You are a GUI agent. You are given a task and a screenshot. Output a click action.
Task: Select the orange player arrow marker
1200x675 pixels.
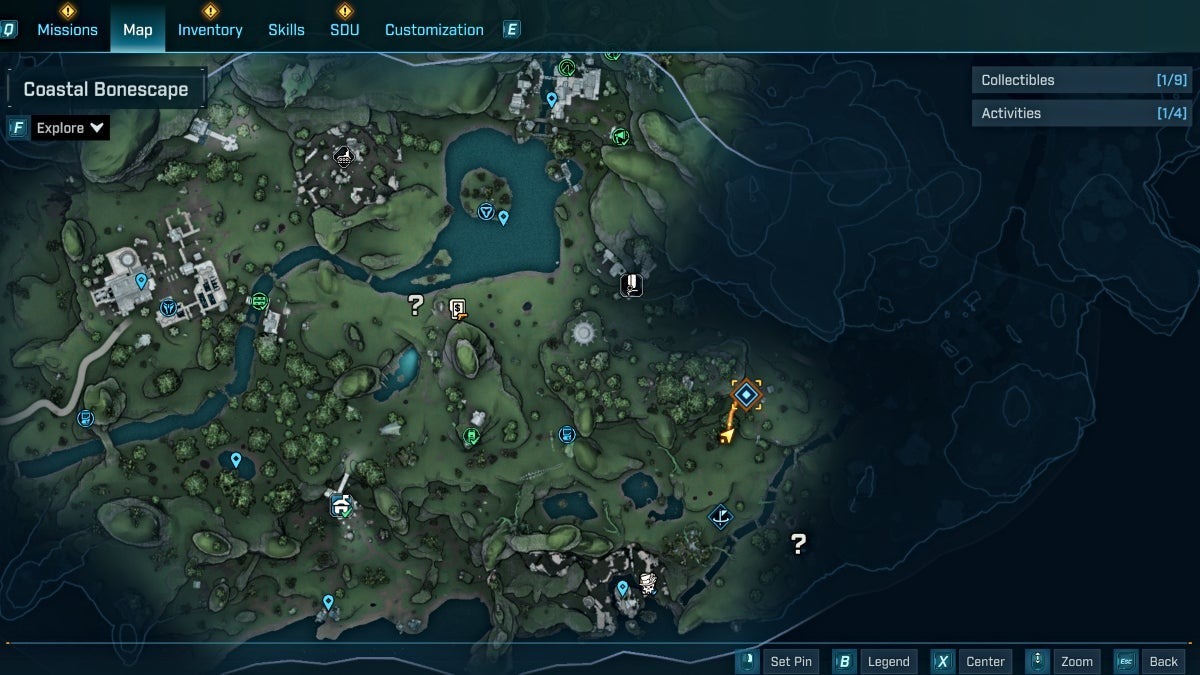point(728,434)
